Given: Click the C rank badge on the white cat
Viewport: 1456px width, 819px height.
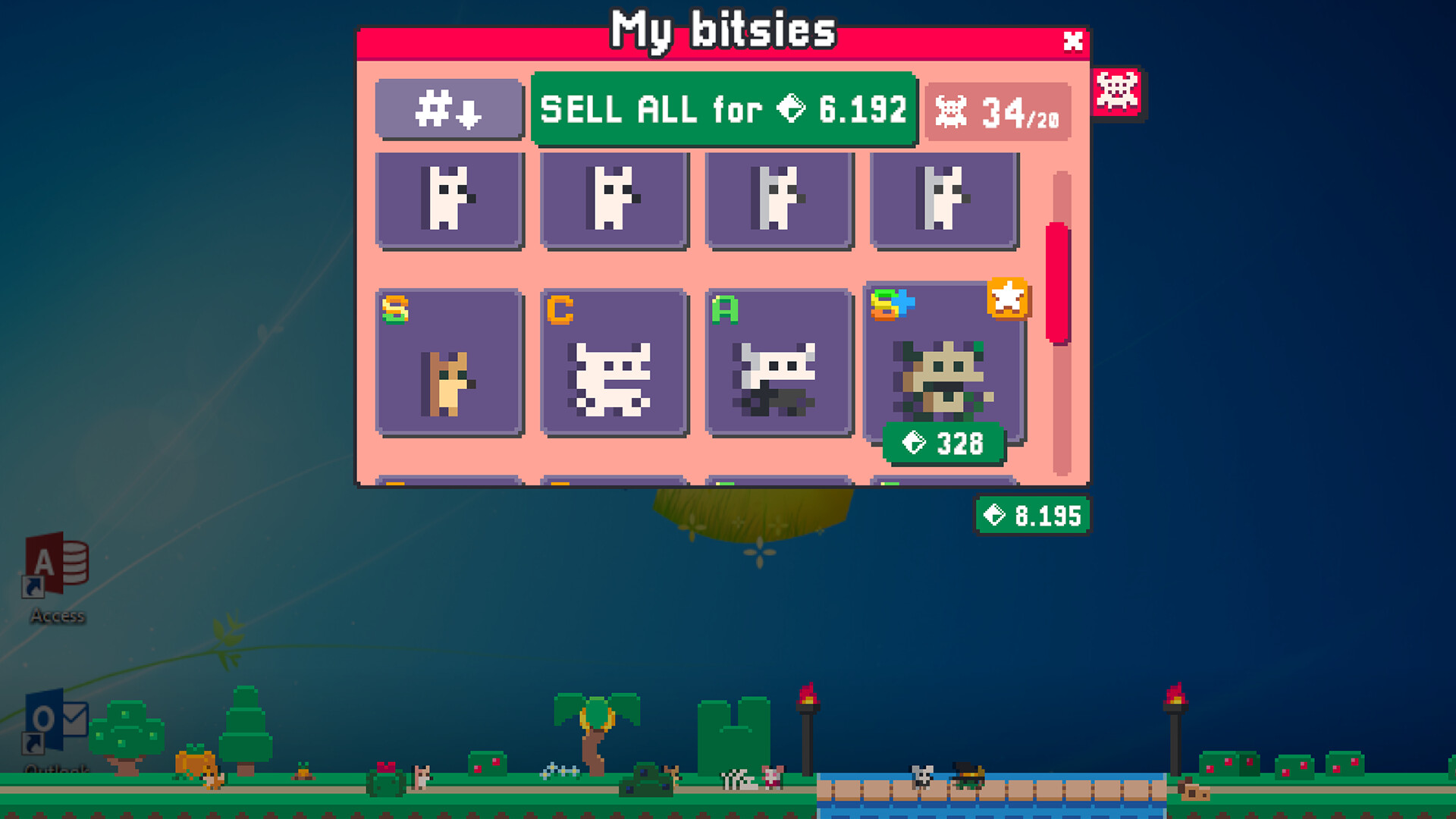Looking at the screenshot, I should [x=558, y=307].
